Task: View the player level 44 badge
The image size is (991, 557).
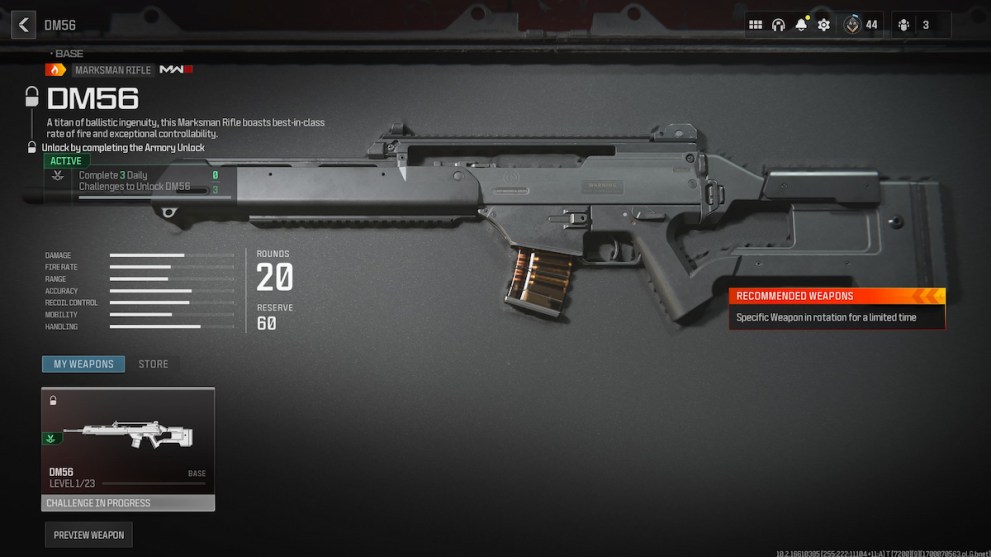Action: coord(861,25)
